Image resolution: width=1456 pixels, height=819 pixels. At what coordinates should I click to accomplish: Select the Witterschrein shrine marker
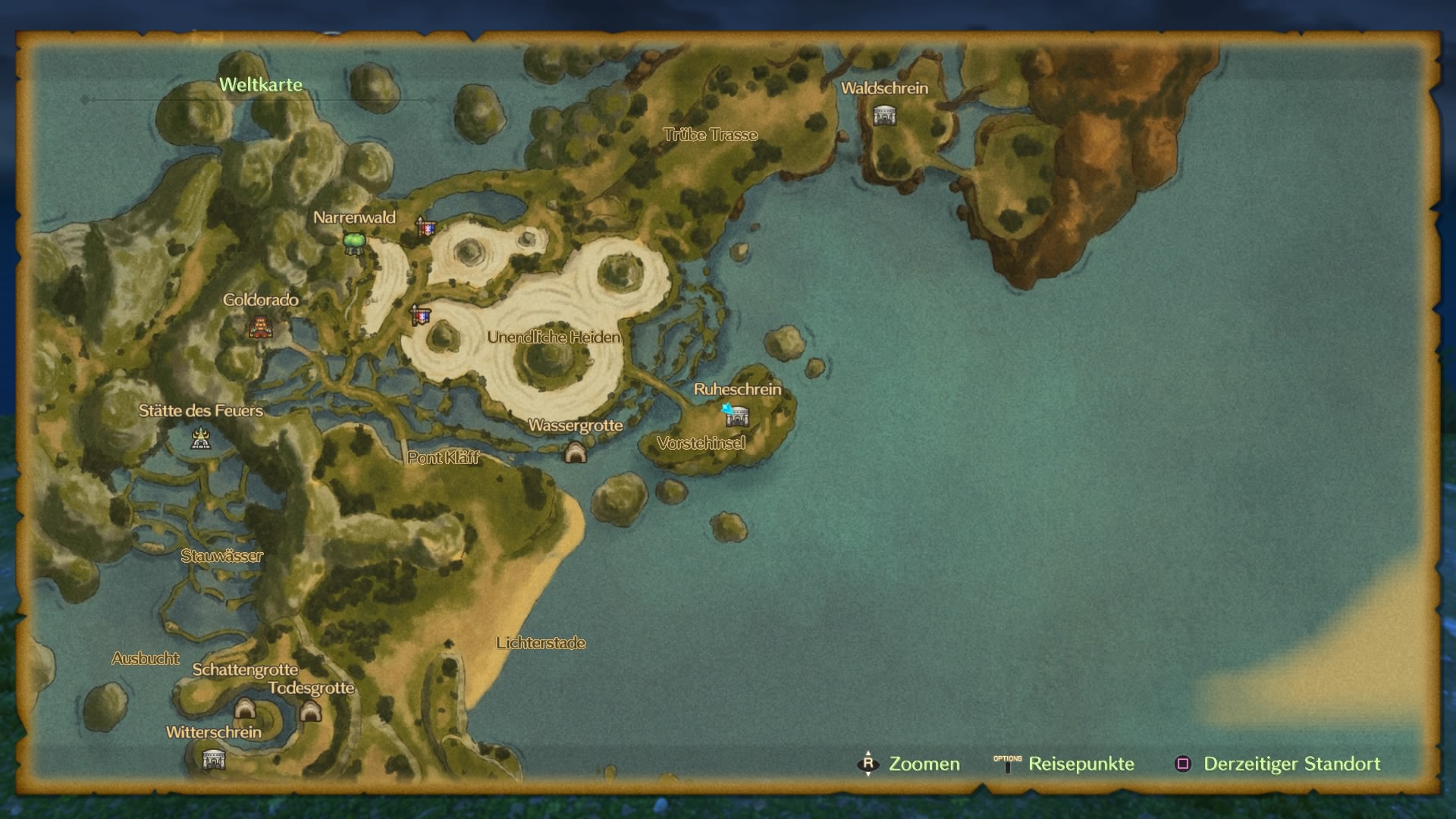click(214, 758)
